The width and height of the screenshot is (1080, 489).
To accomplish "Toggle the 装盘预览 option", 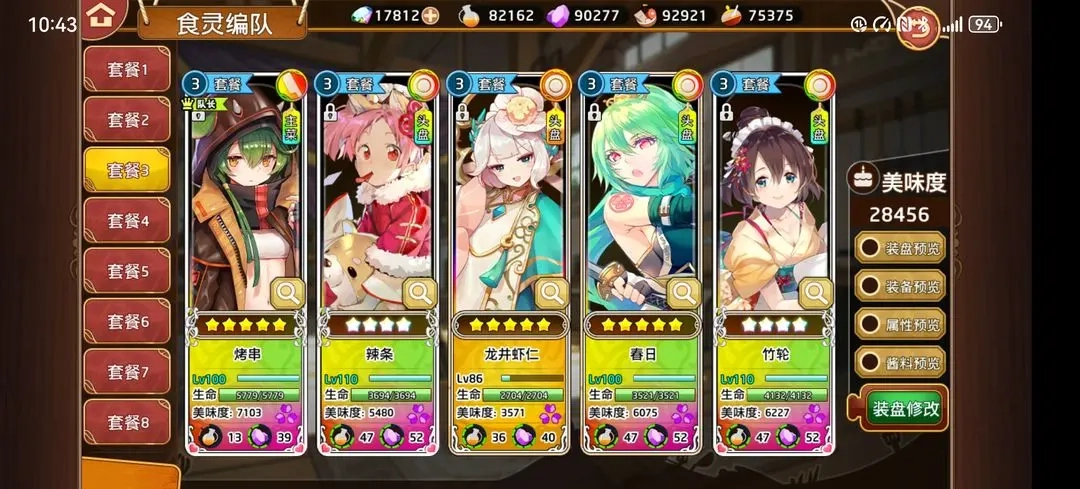I will (x=900, y=248).
